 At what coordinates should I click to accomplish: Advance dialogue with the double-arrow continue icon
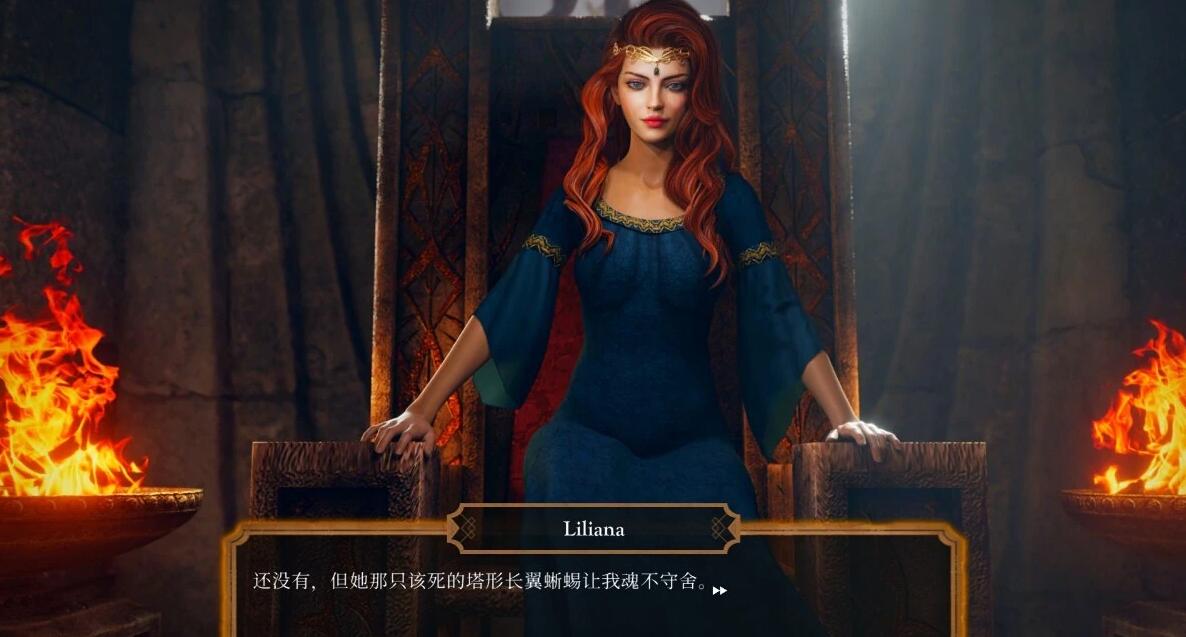click(x=719, y=590)
